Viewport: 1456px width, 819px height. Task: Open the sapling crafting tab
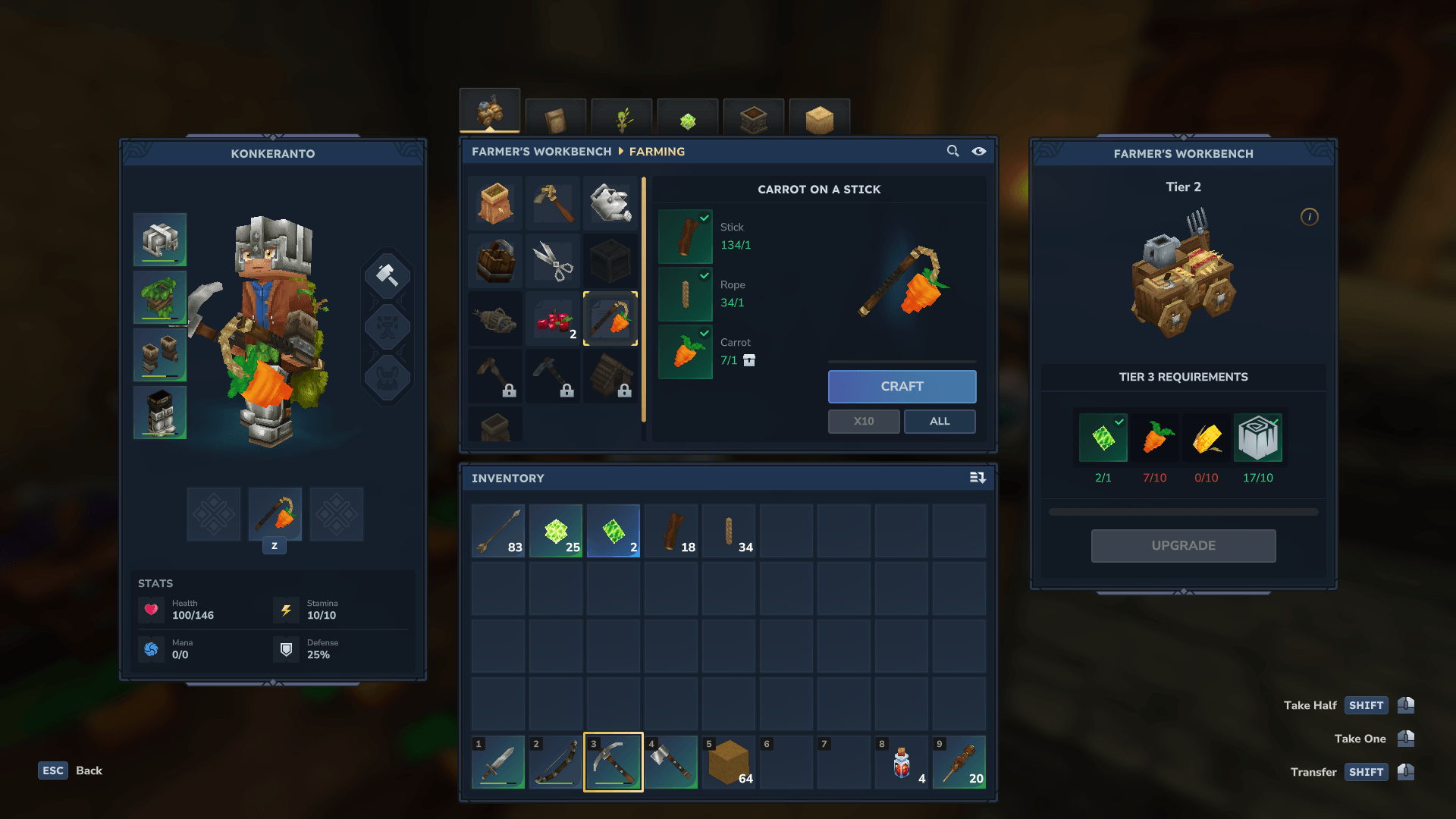pyautogui.click(x=622, y=120)
